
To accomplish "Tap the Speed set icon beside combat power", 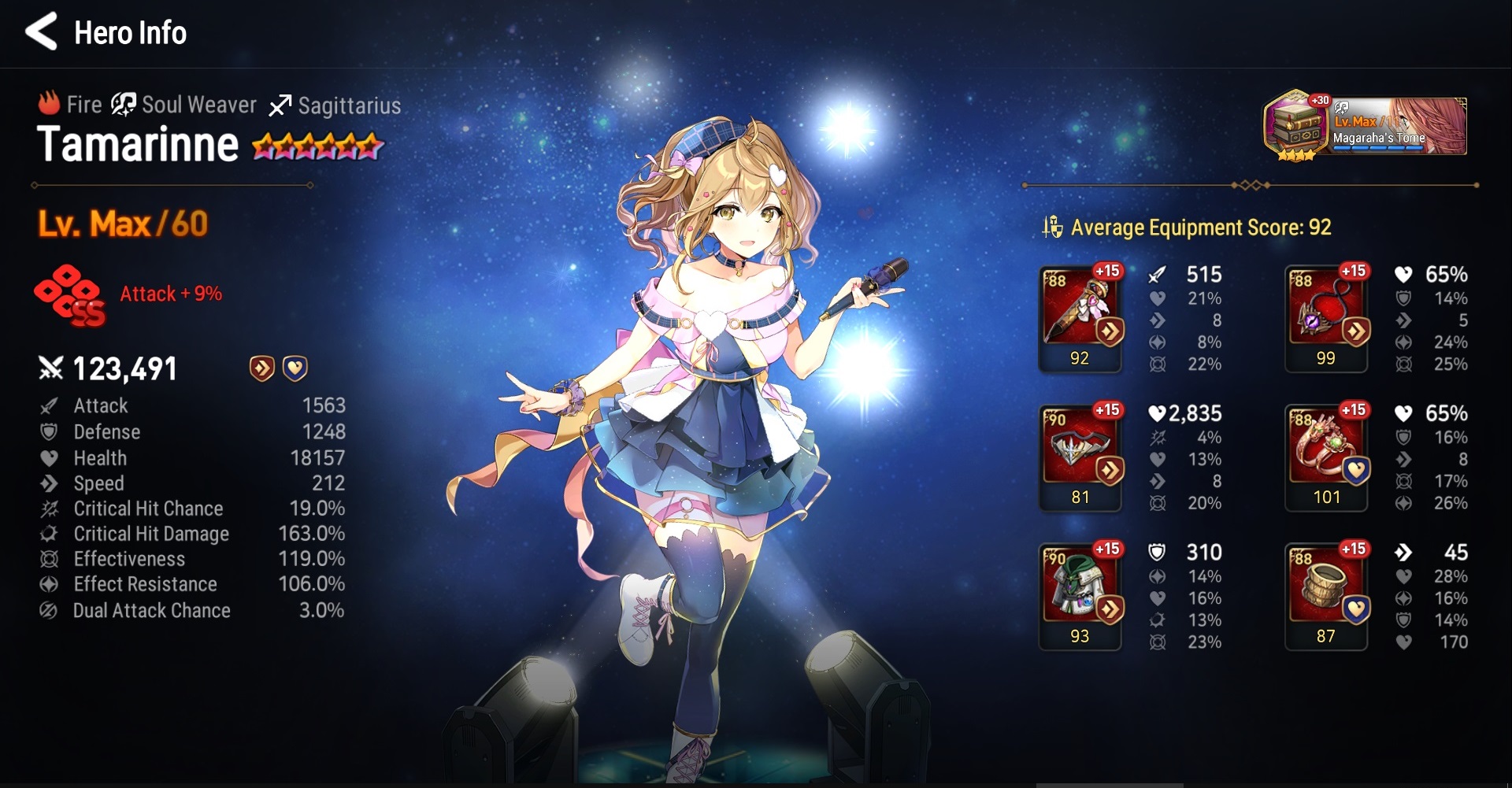I will [x=261, y=368].
